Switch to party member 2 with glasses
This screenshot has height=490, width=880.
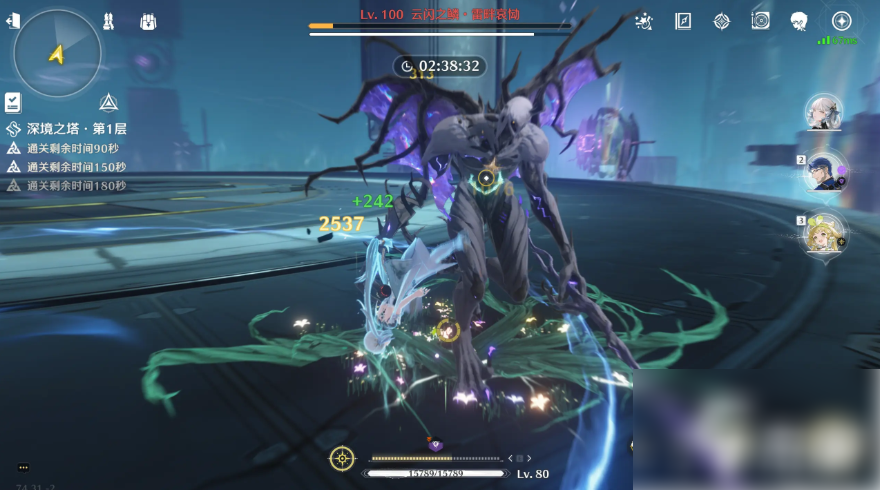click(x=824, y=172)
